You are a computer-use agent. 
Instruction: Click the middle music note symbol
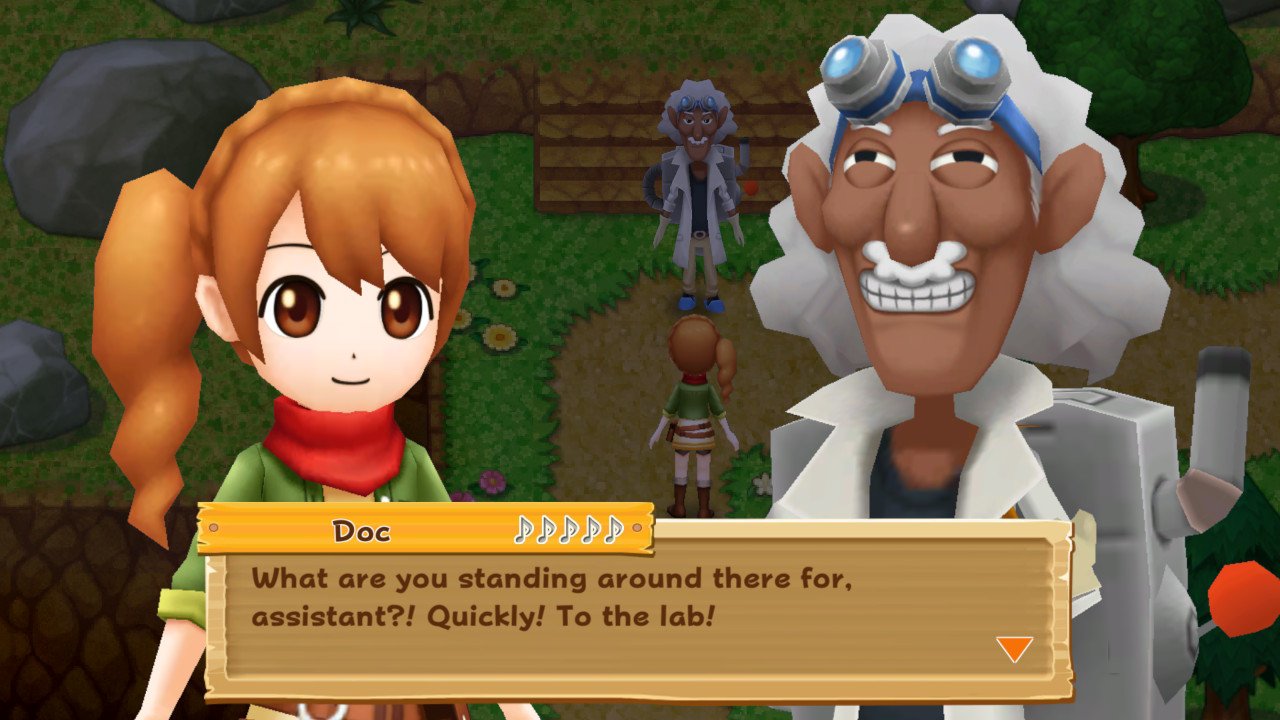click(x=570, y=532)
